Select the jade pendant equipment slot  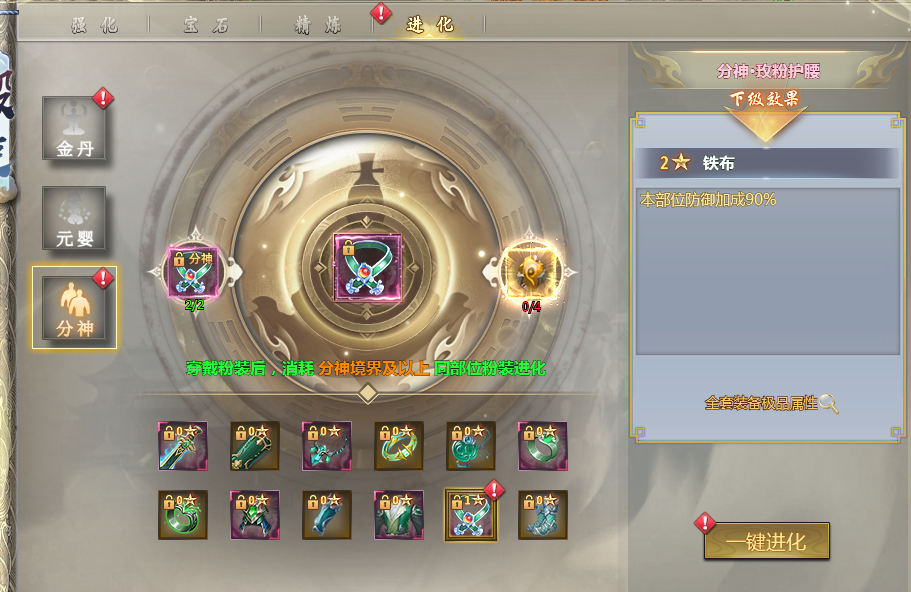[x=471, y=446]
